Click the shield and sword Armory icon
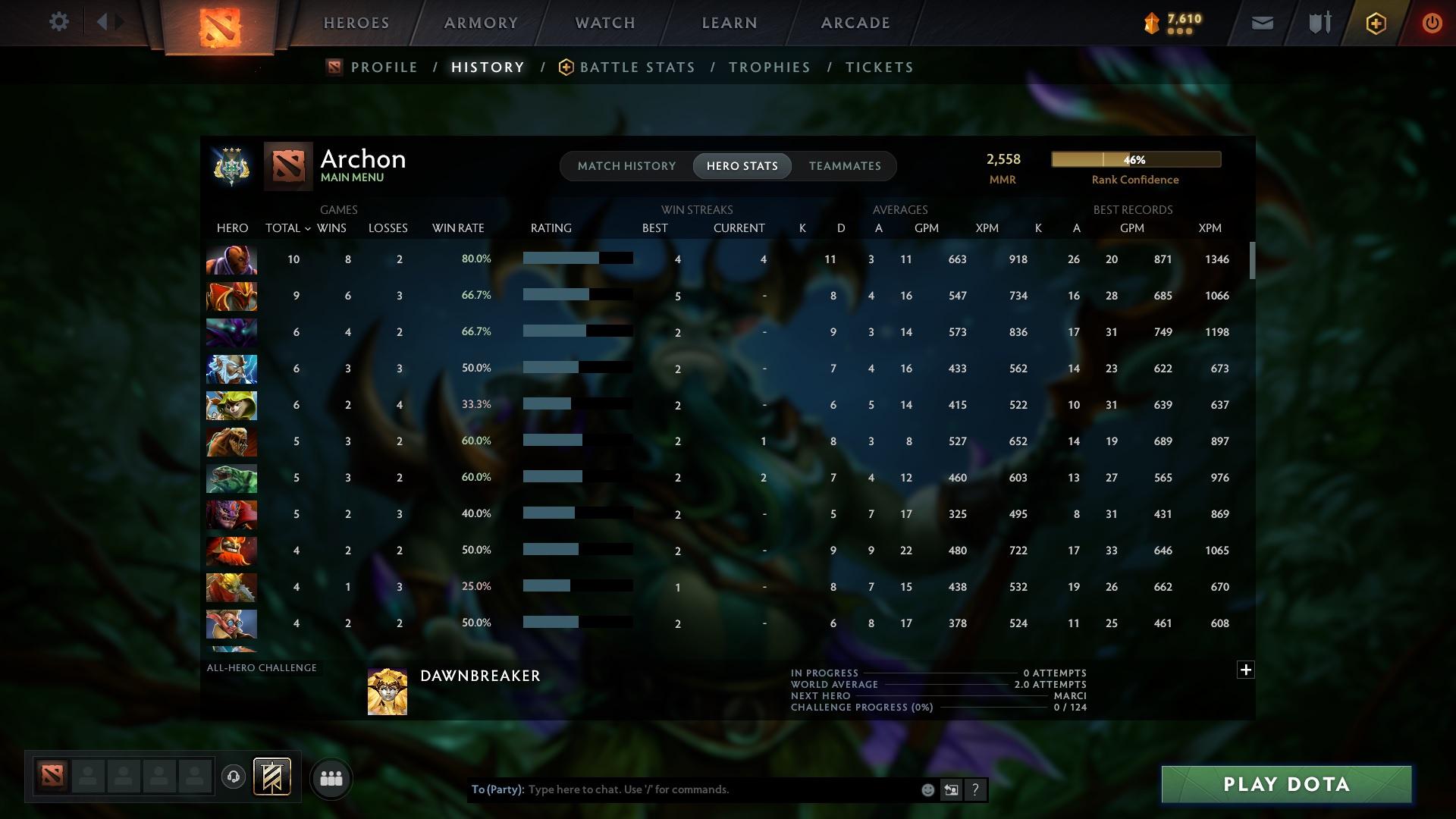 (1318, 22)
